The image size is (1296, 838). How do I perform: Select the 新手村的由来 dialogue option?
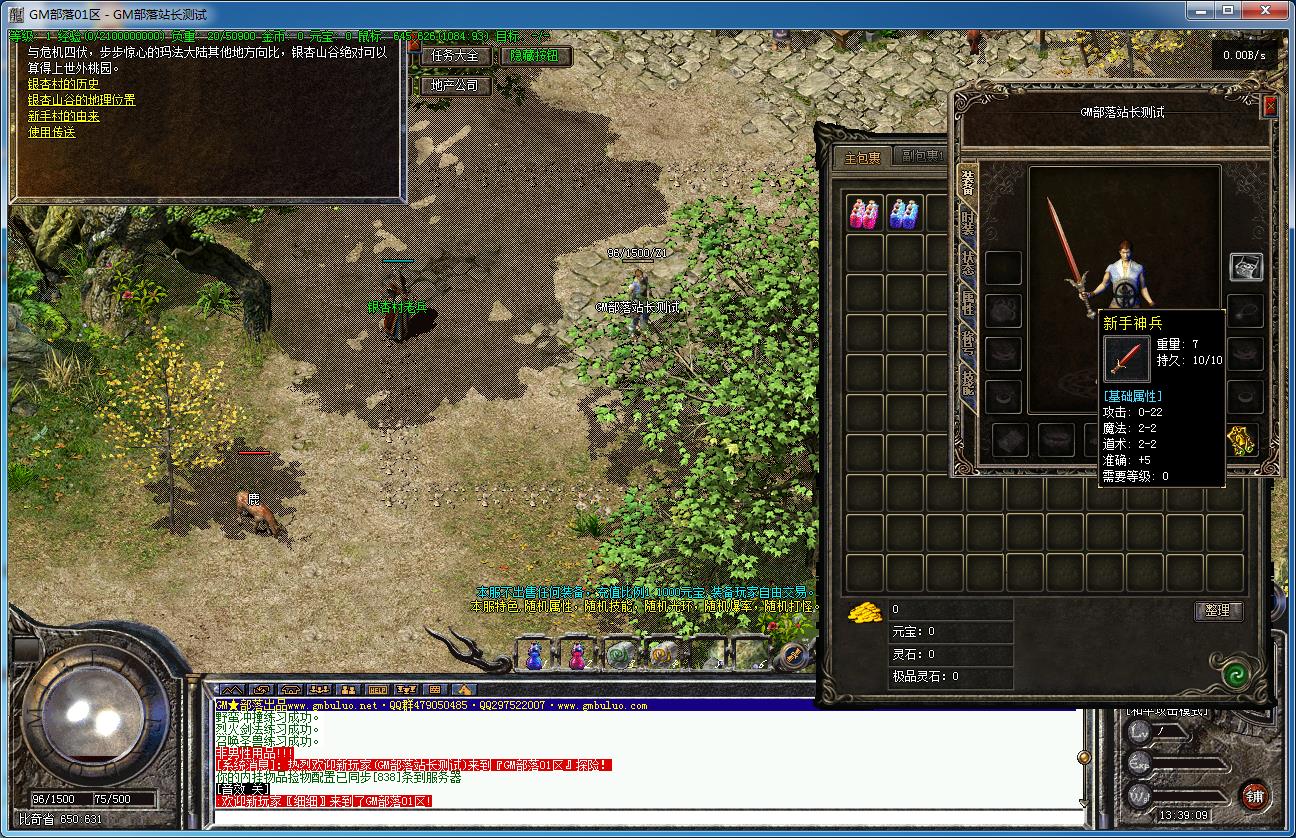click(63, 116)
